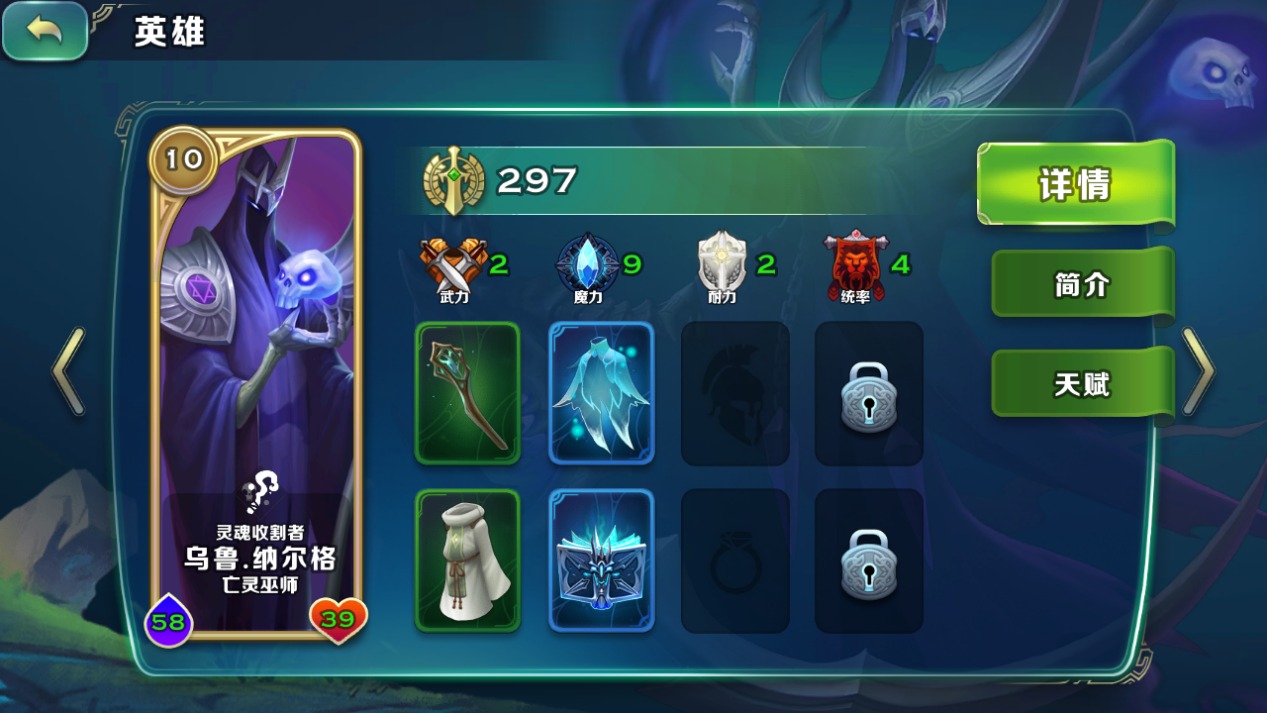Switch to the previous hero
This screenshot has height=713, width=1267.
(68, 372)
